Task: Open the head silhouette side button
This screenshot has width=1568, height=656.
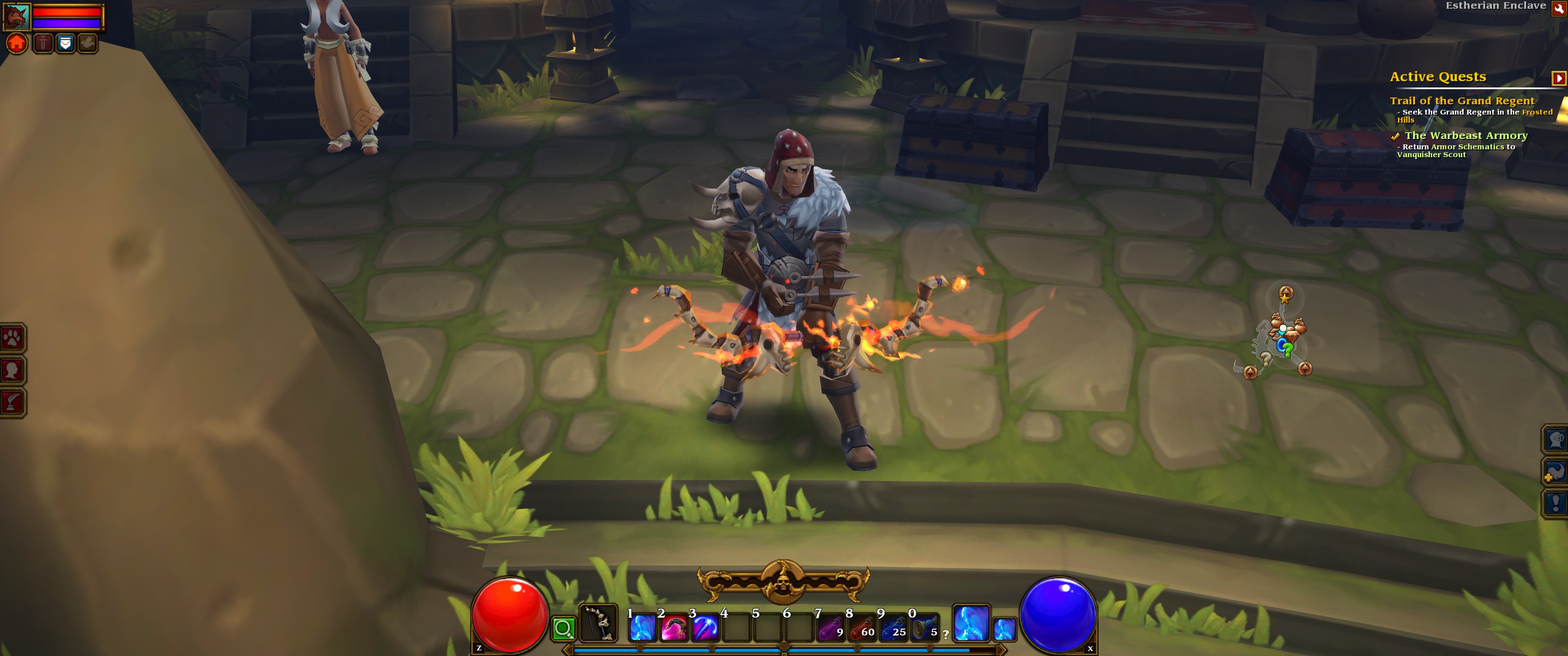Action: pos(12,370)
